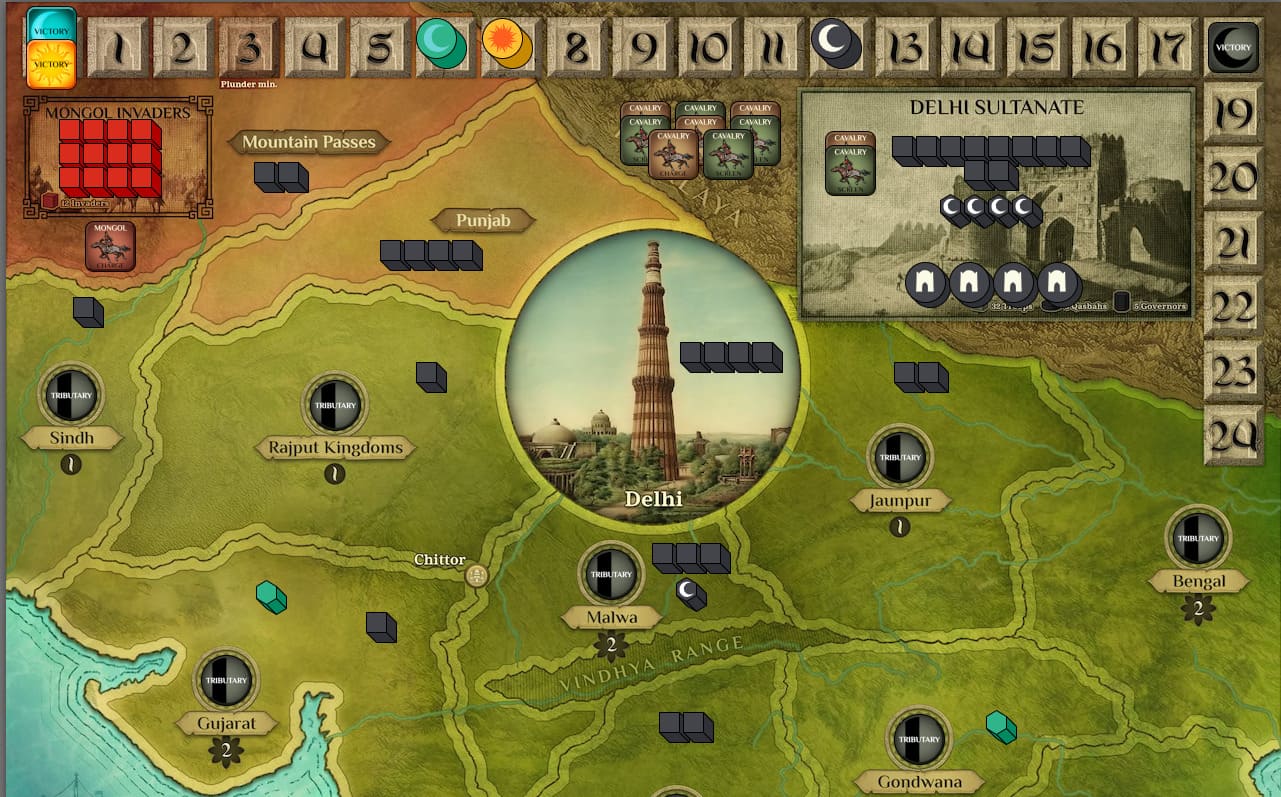Click the Mountain Passes label

309,142
